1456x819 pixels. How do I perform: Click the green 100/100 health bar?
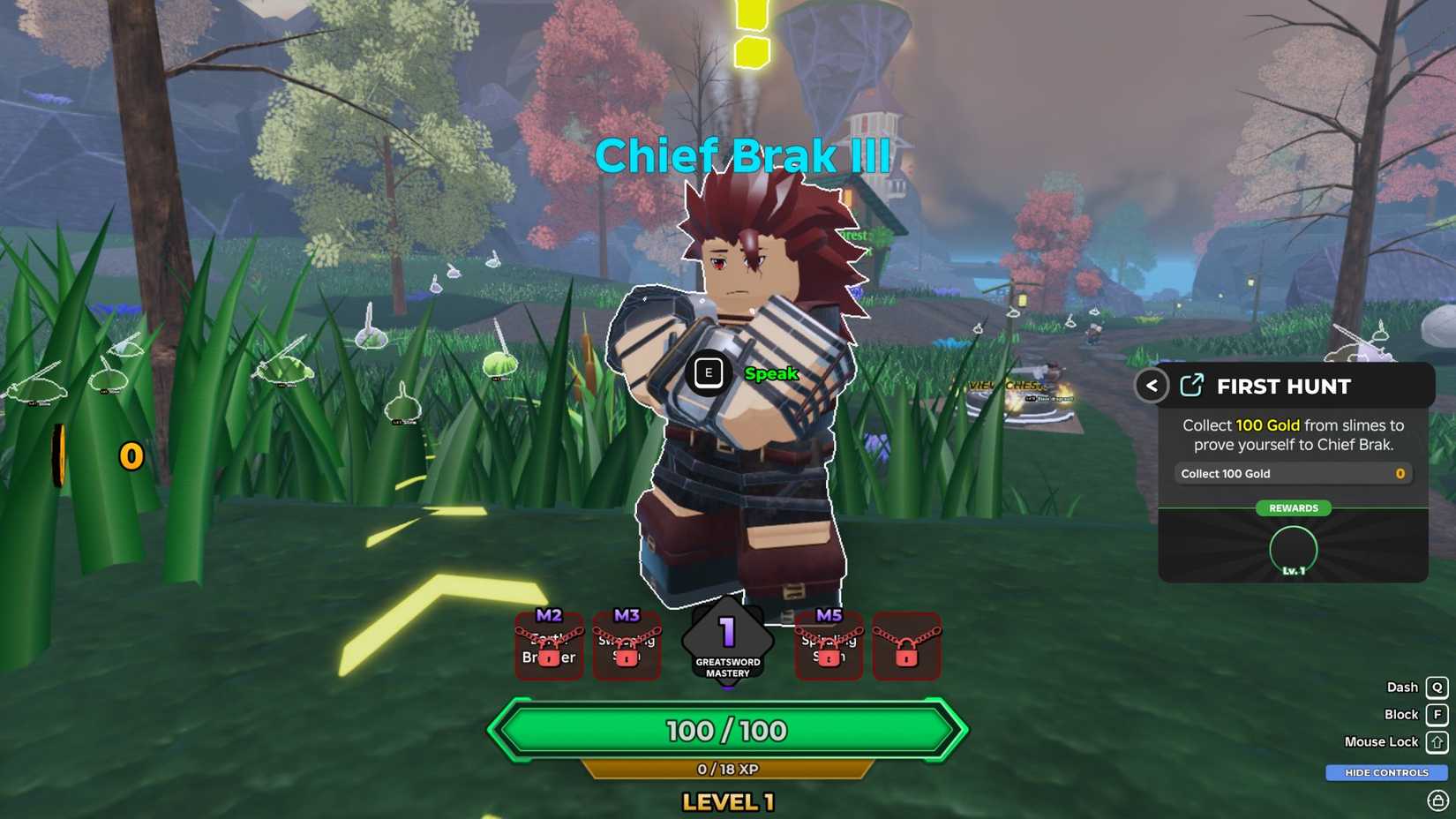click(728, 731)
